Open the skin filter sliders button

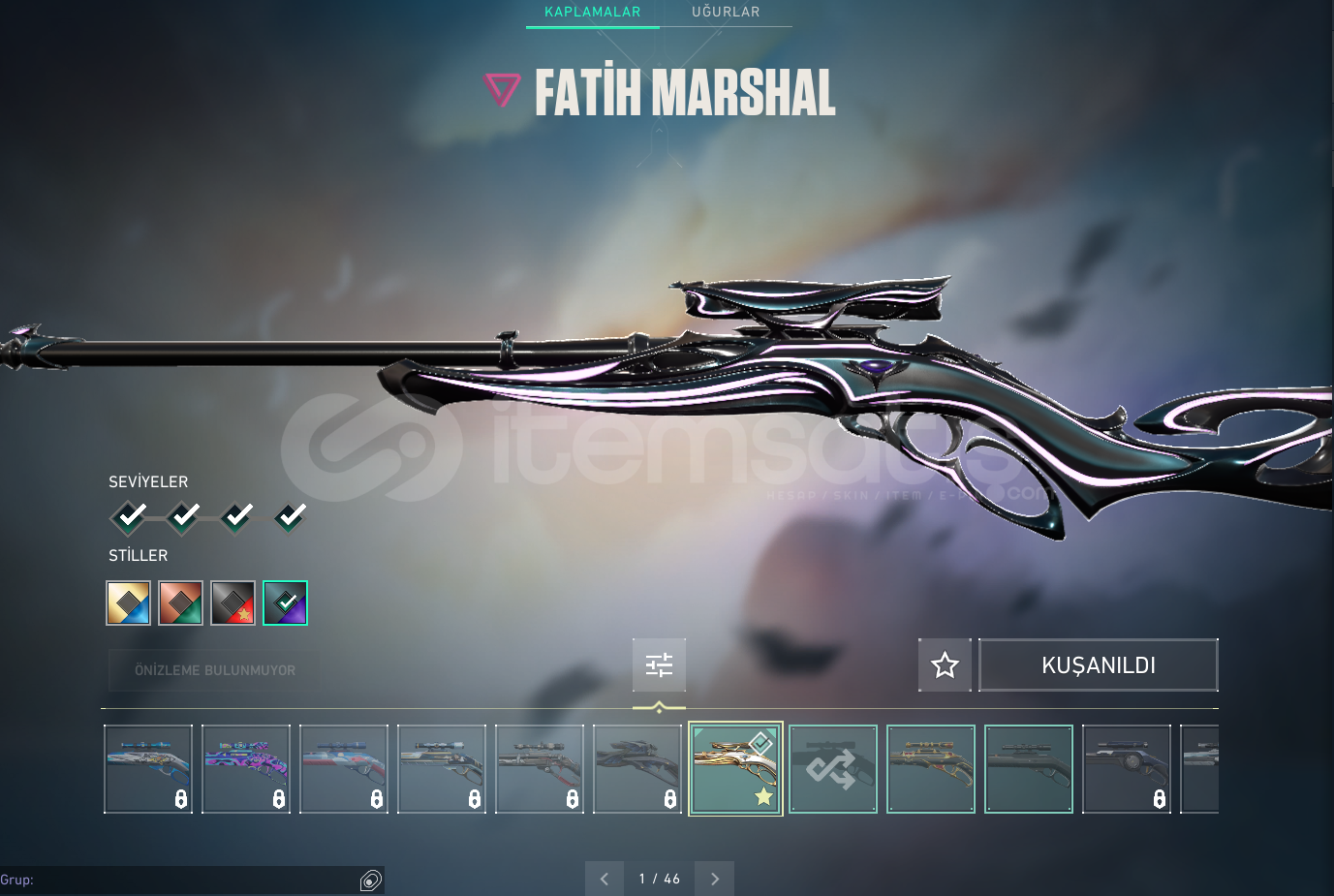click(x=659, y=664)
